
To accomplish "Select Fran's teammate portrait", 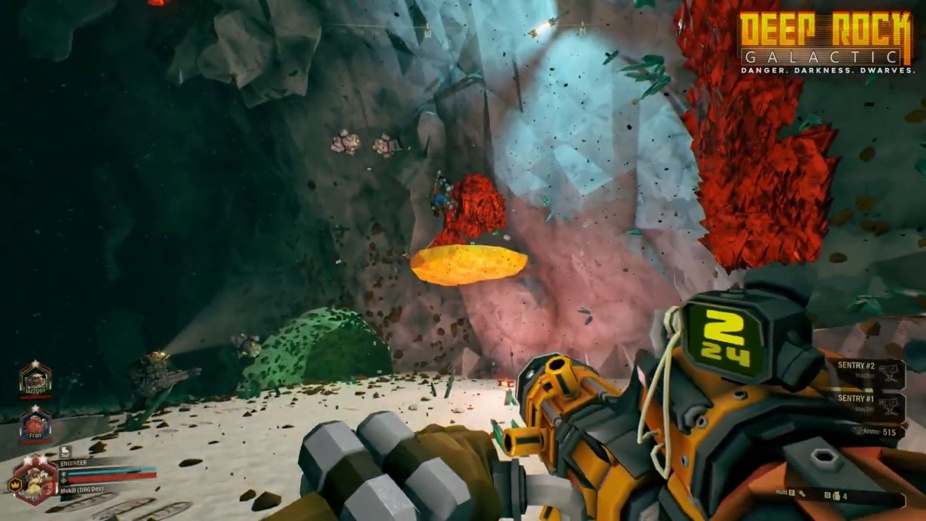I will tap(35, 424).
